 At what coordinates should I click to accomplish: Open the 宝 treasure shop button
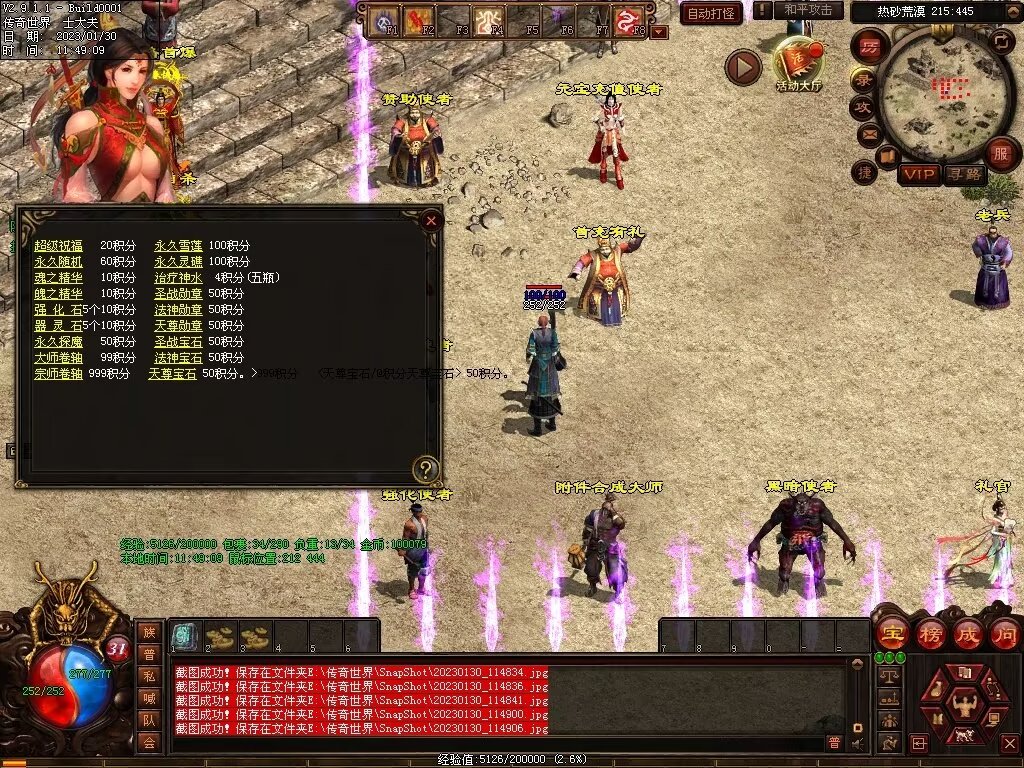point(891,634)
